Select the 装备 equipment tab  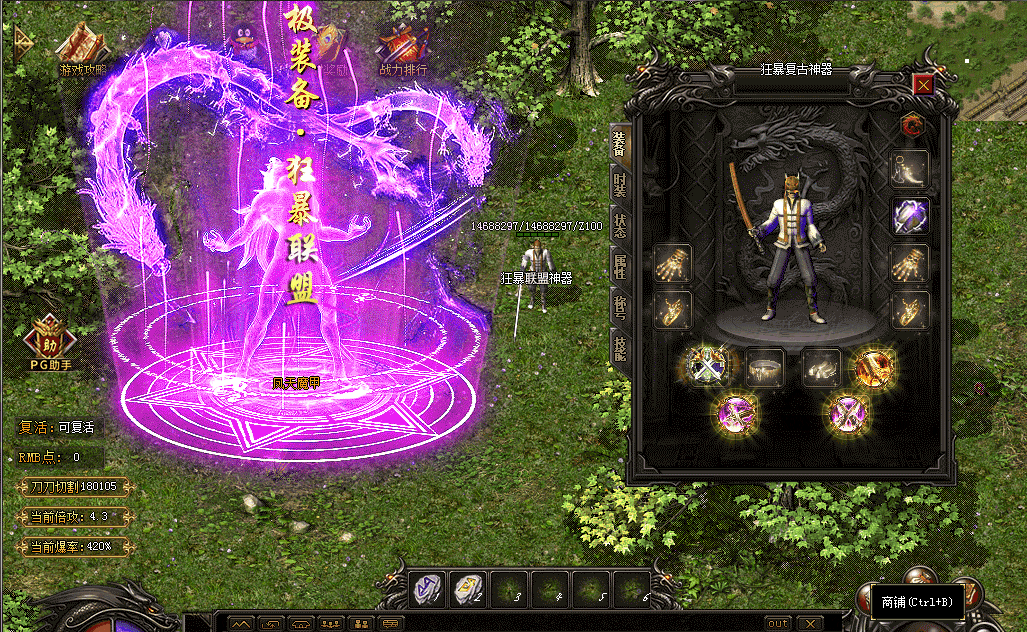click(x=620, y=142)
